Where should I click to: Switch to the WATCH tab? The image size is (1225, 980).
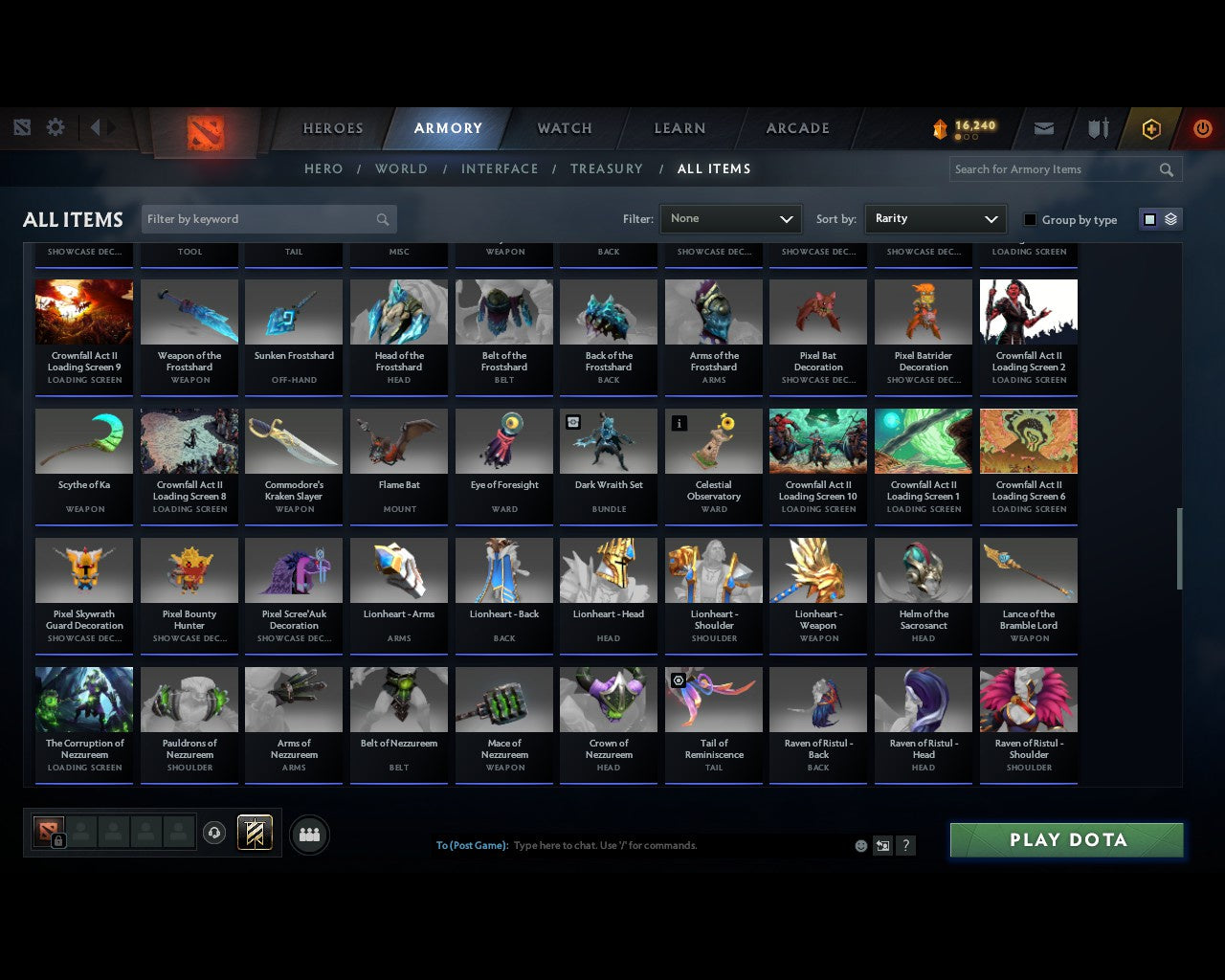564,127
